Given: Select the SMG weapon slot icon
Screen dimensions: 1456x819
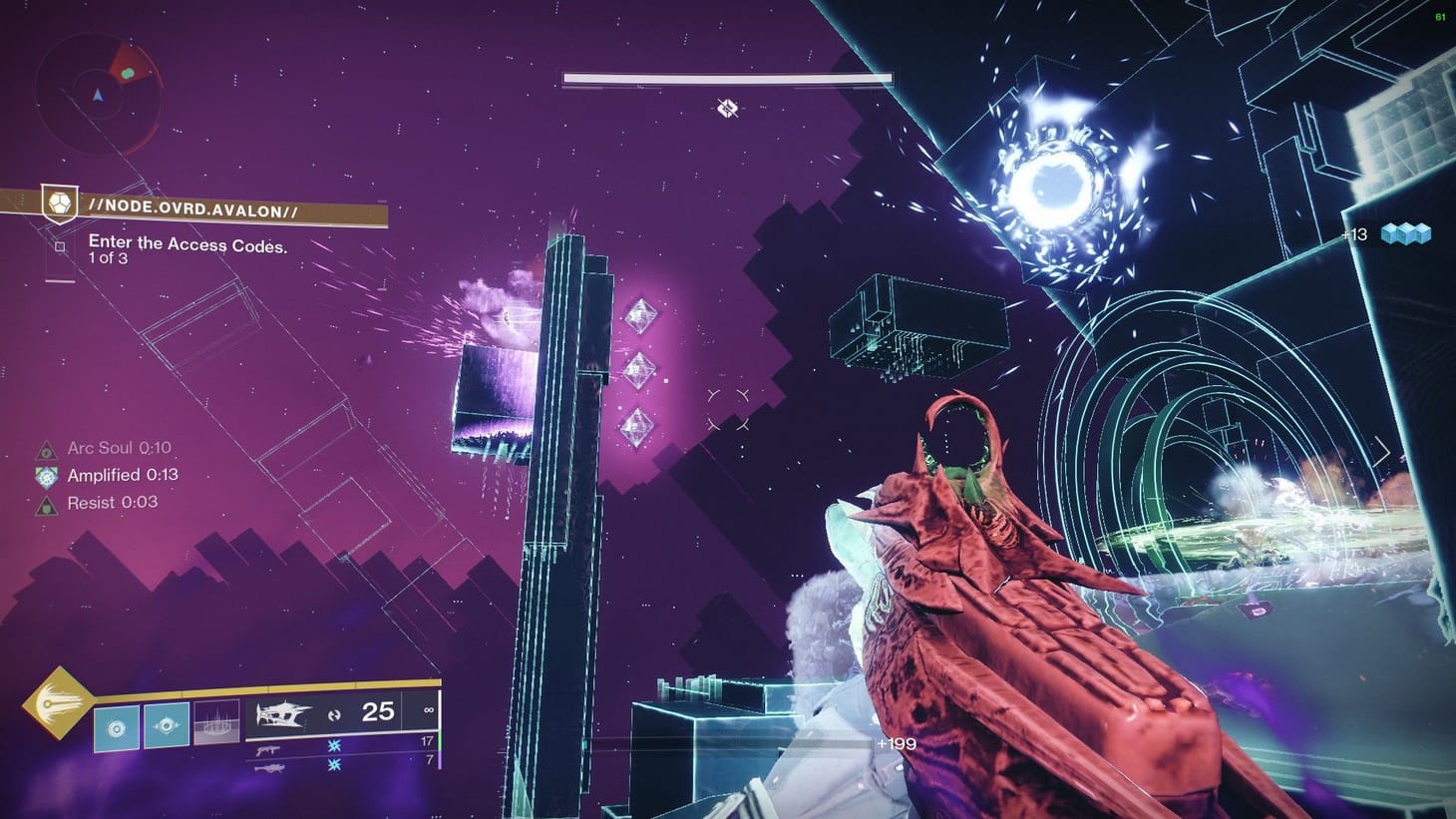Looking at the screenshot, I should click(267, 749).
